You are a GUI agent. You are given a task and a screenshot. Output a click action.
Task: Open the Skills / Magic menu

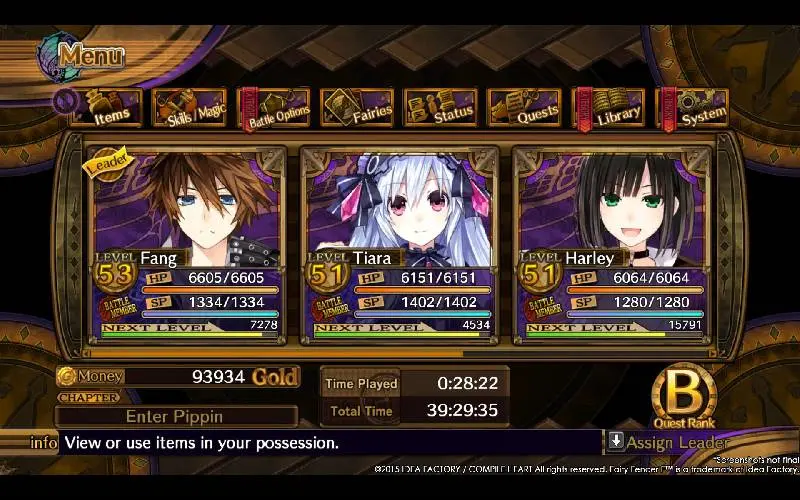189,109
